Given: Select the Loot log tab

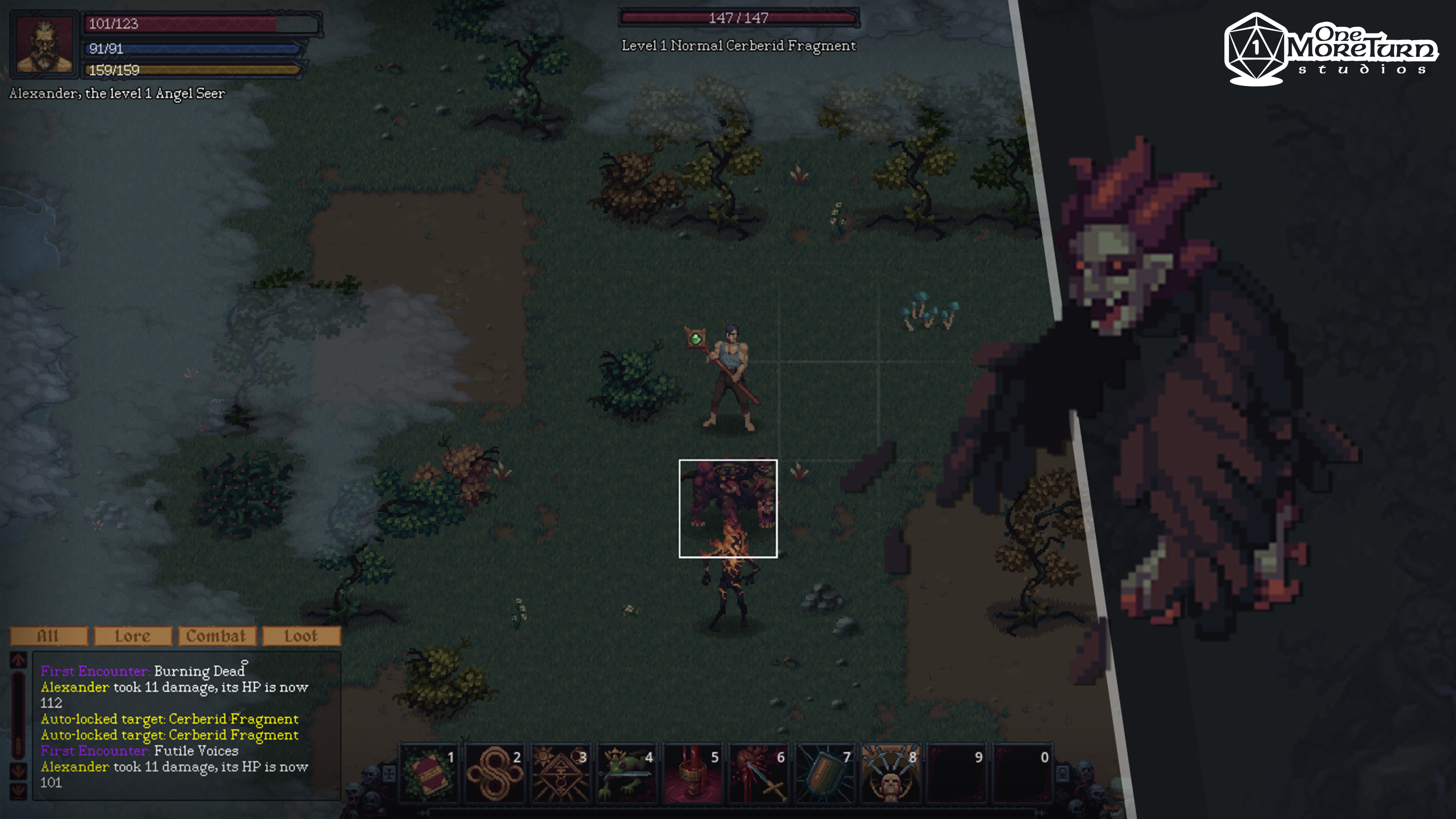Looking at the screenshot, I should (x=301, y=636).
